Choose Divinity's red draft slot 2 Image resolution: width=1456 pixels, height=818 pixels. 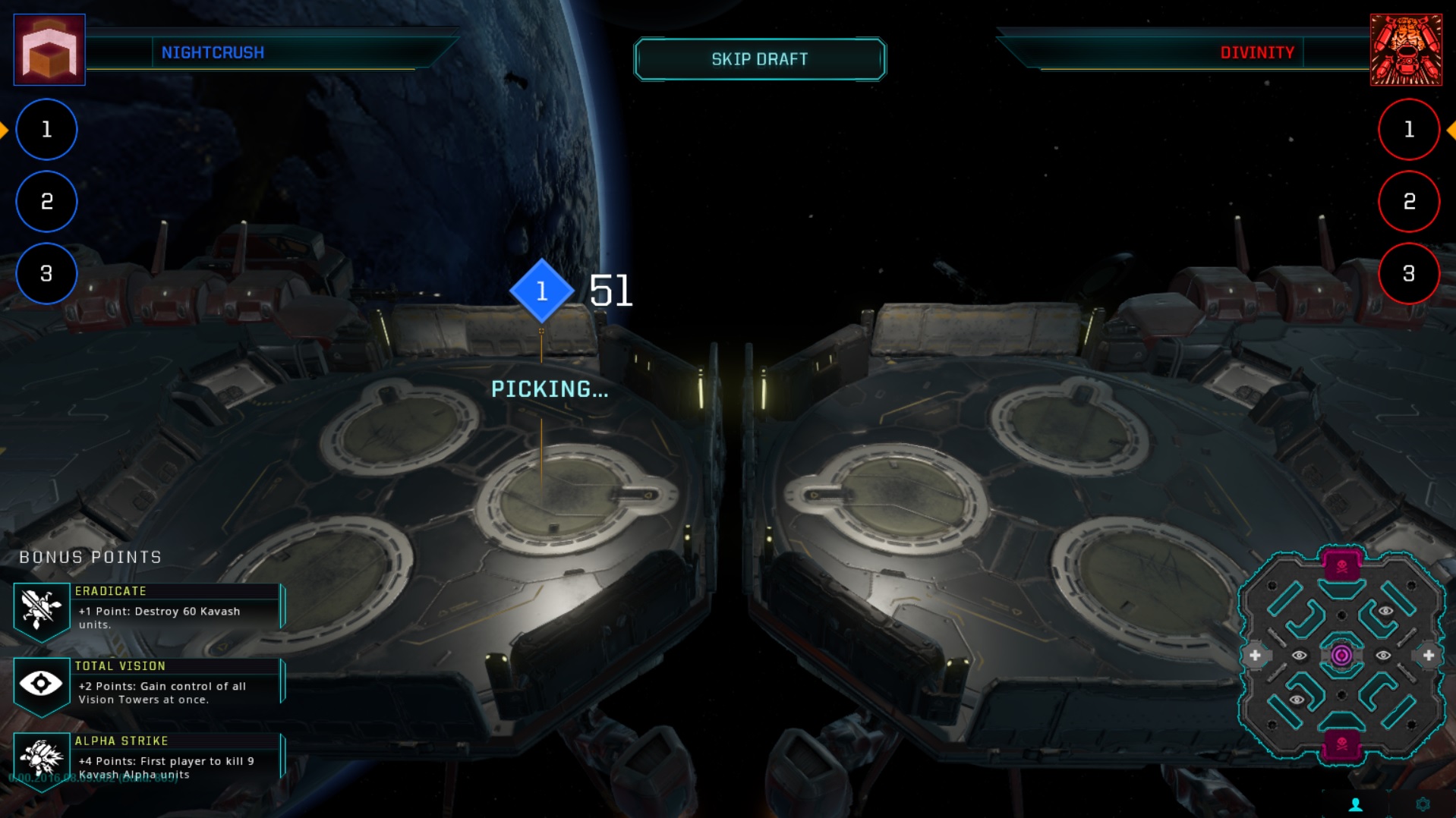pos(1408,202)
